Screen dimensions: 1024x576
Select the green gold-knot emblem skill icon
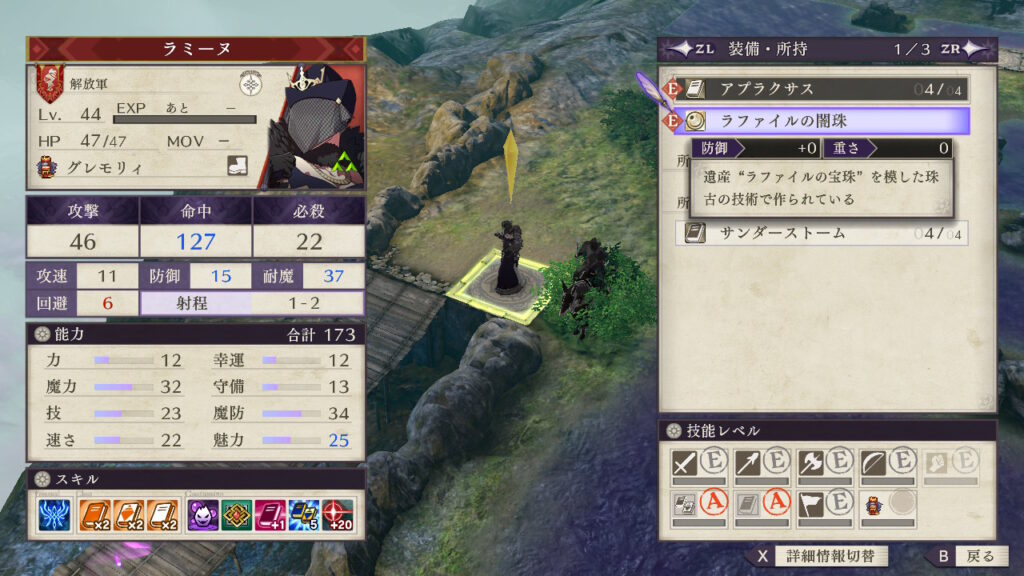tap(236, 515)
